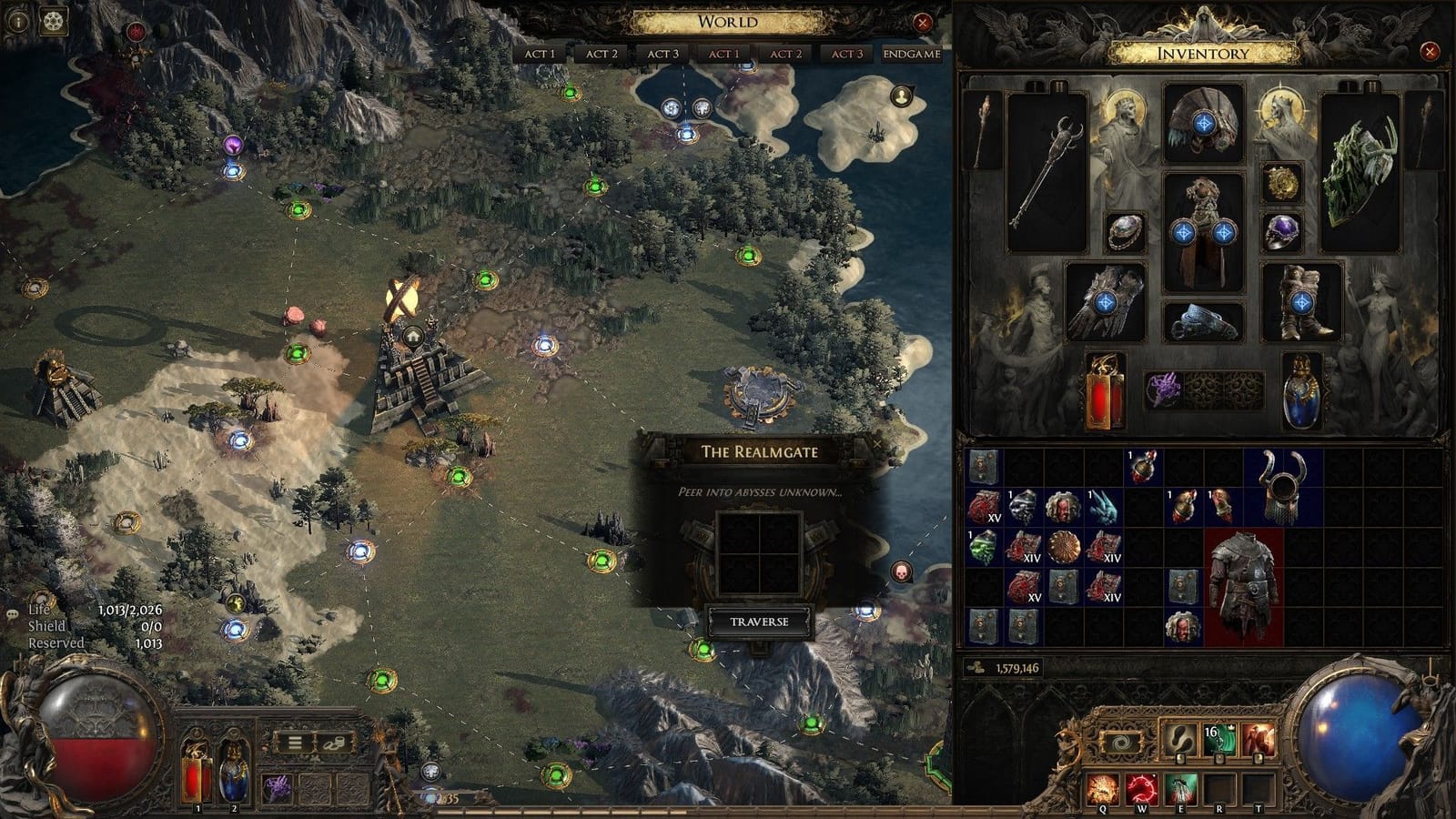Use the life flask in slot 1
Image resolution: width=1456 pixels, height=819 pixels.
point(196,772)
